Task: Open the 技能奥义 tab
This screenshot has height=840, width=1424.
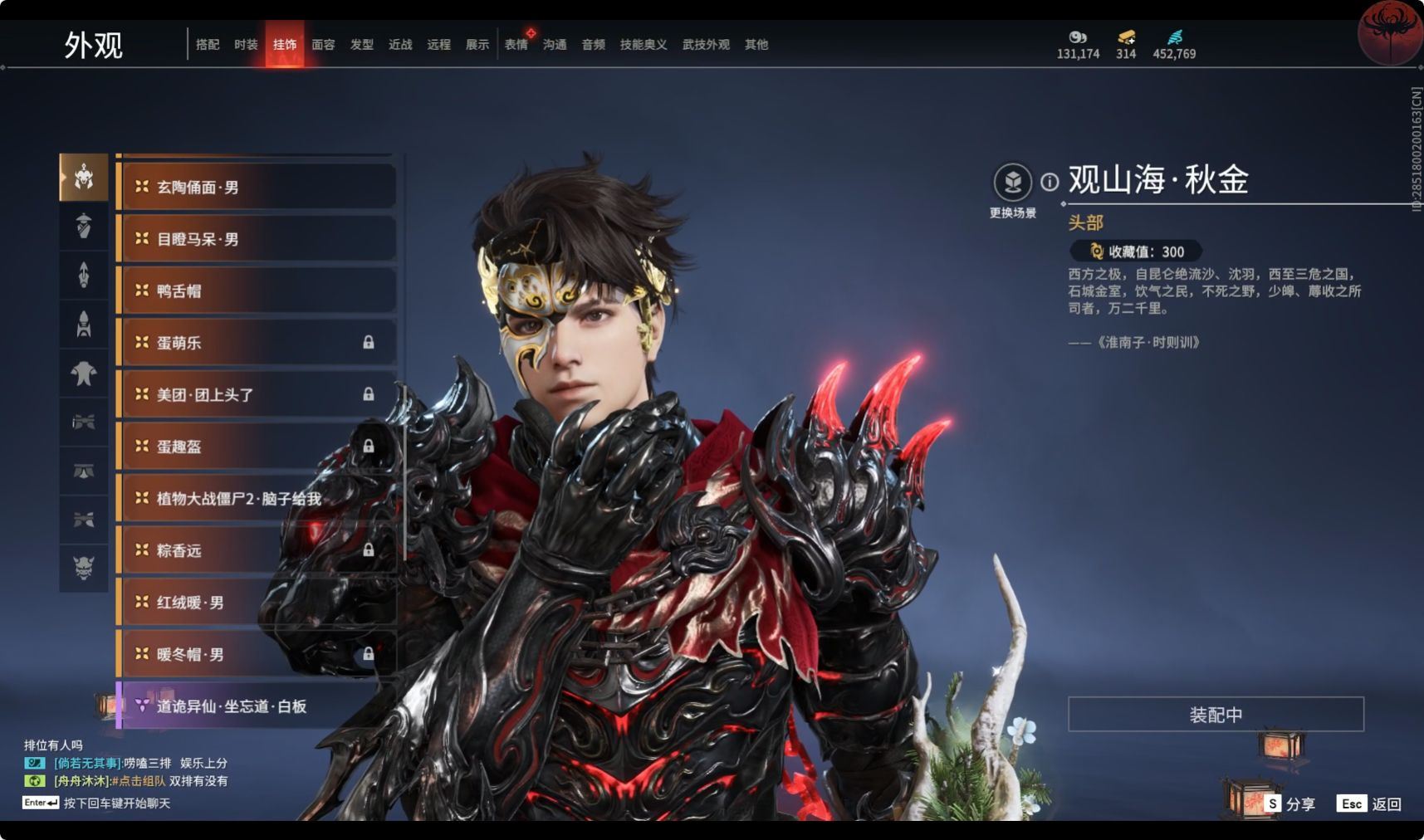Action: point(643,45)
